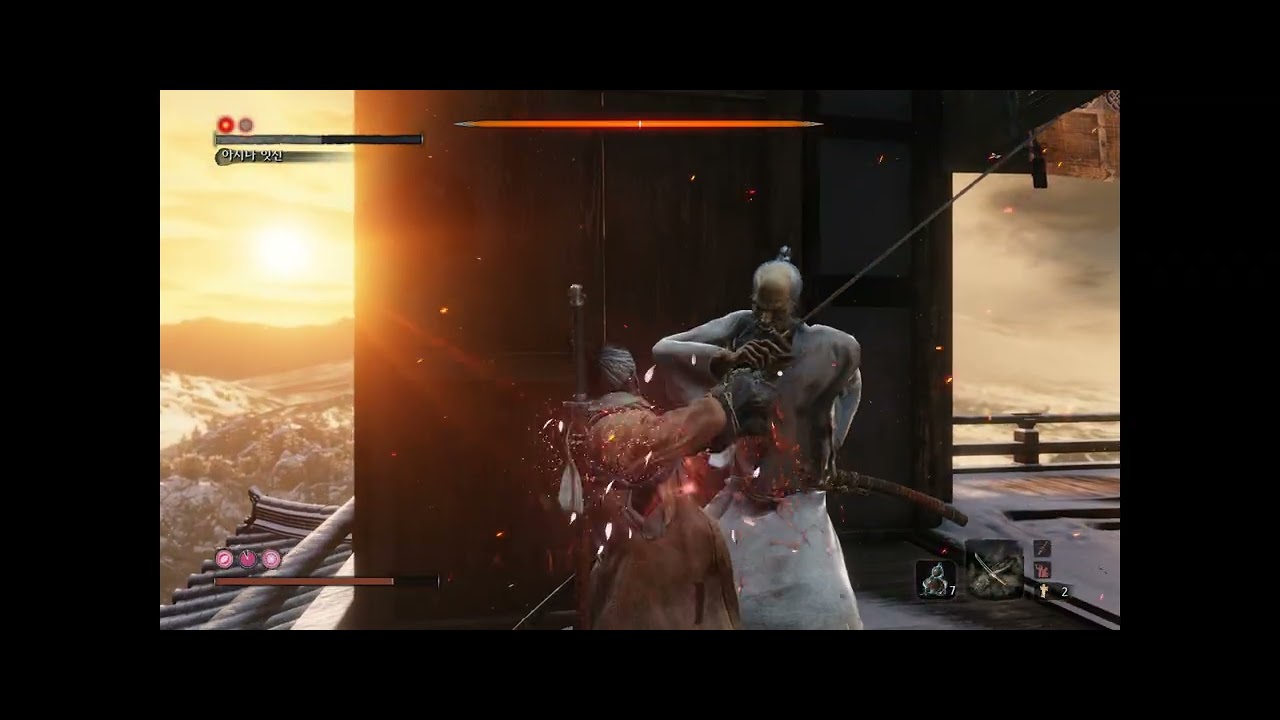
Task: Select the partially charged resurrection node
Action: coord(248,559)
